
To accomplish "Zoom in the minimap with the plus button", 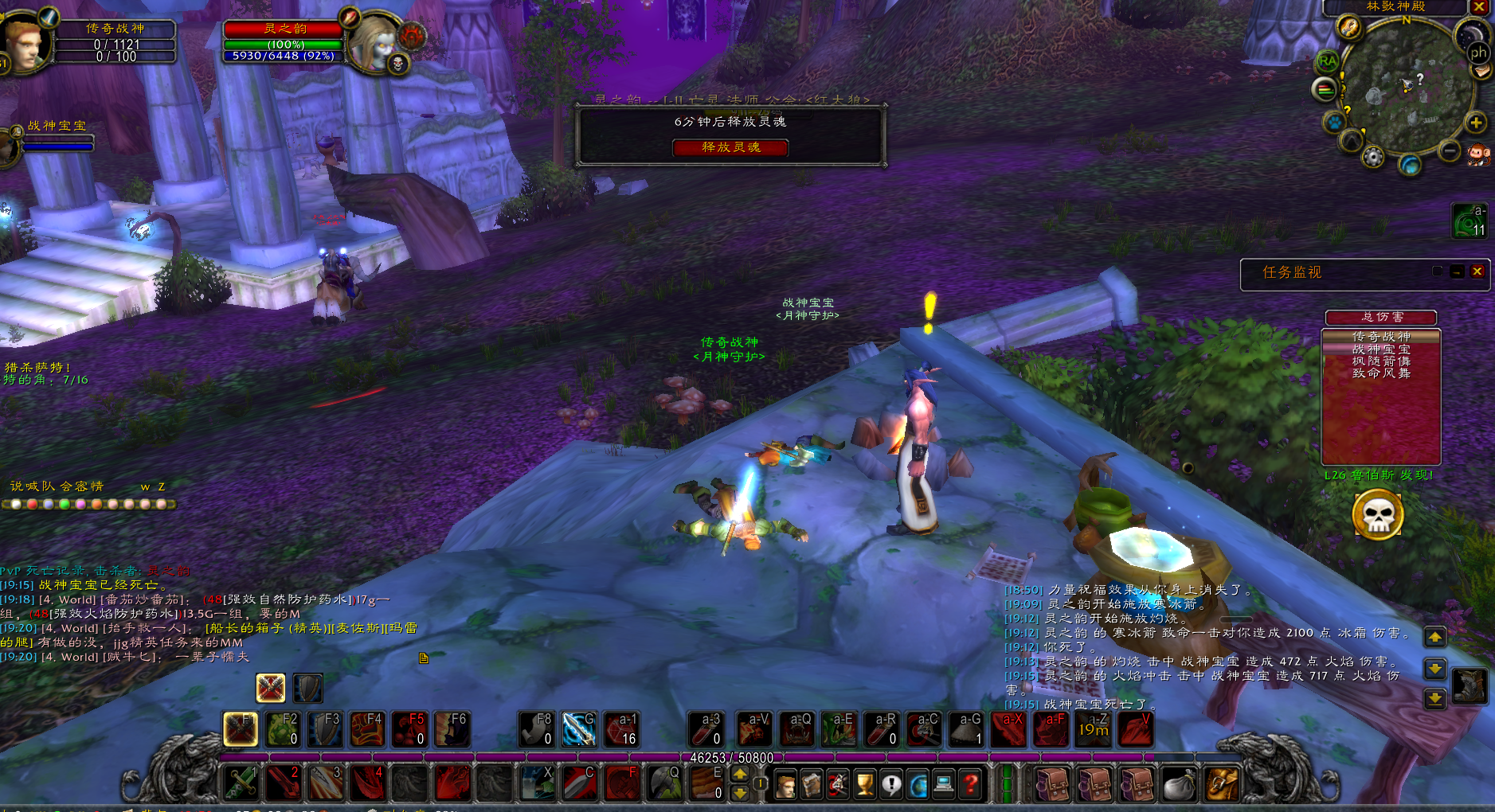I will 1475,123.
